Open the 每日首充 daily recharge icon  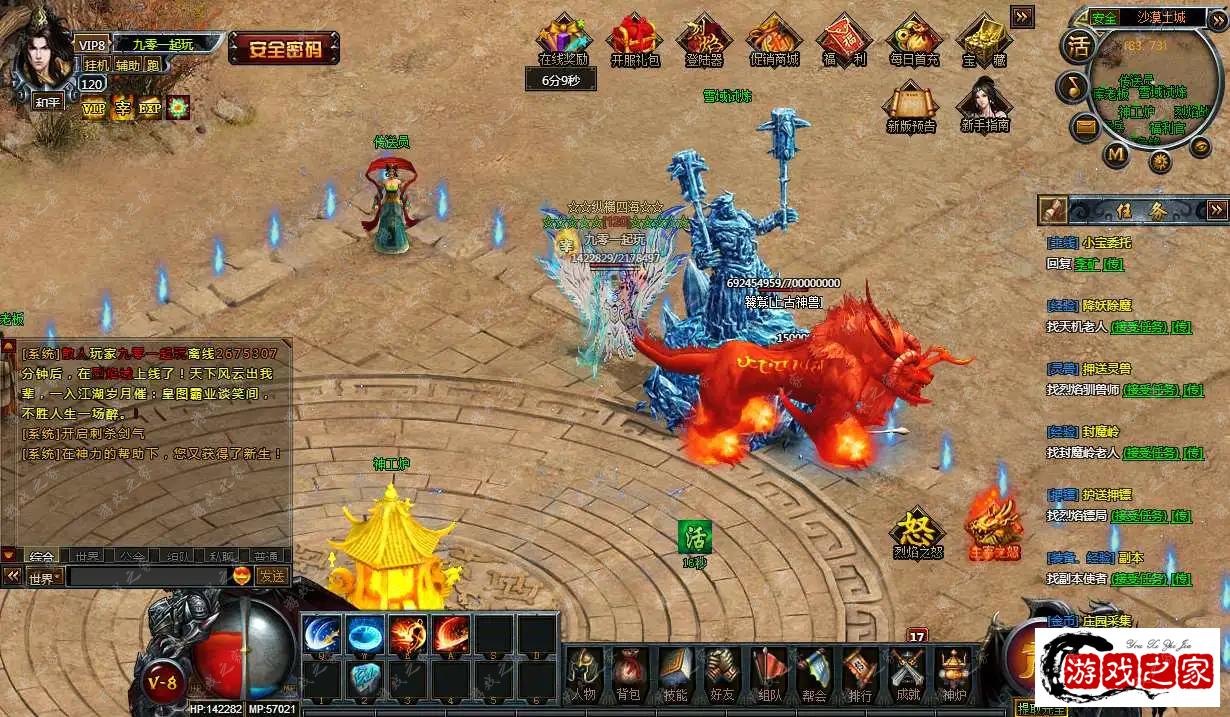[914, 40]
